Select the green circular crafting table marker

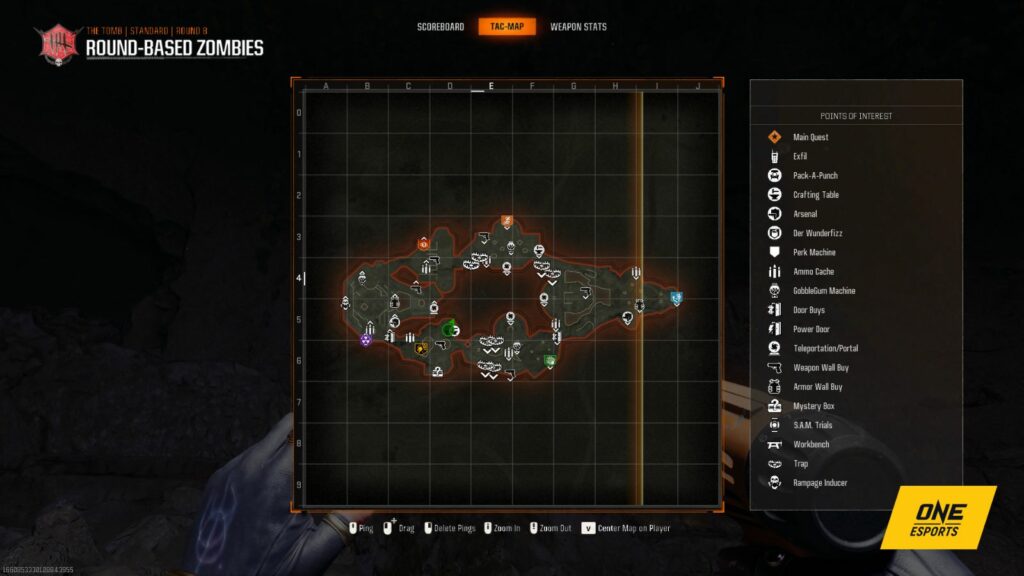(450, 329)
